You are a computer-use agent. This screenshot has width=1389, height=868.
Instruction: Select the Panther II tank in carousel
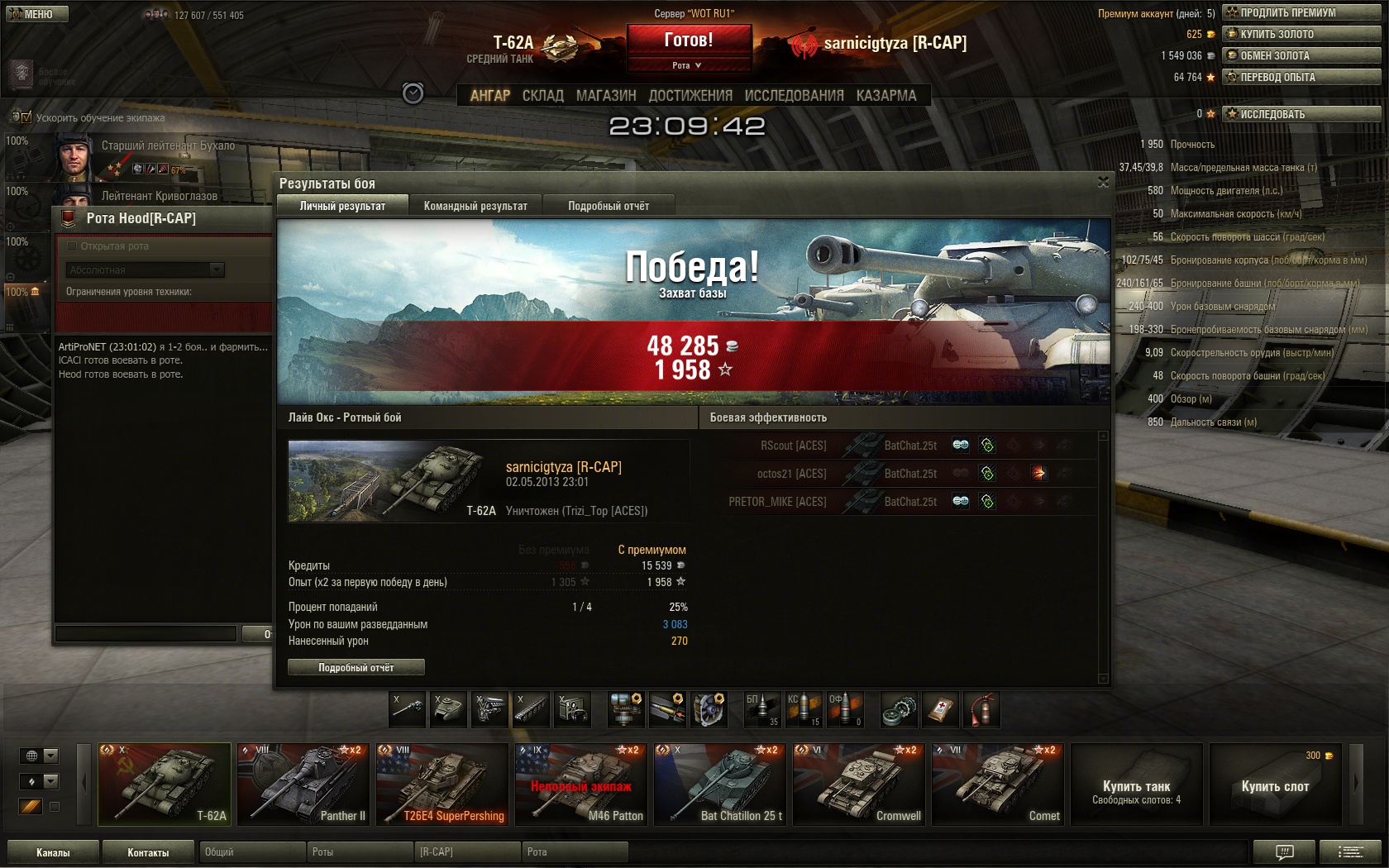click(x=303, y=785)
